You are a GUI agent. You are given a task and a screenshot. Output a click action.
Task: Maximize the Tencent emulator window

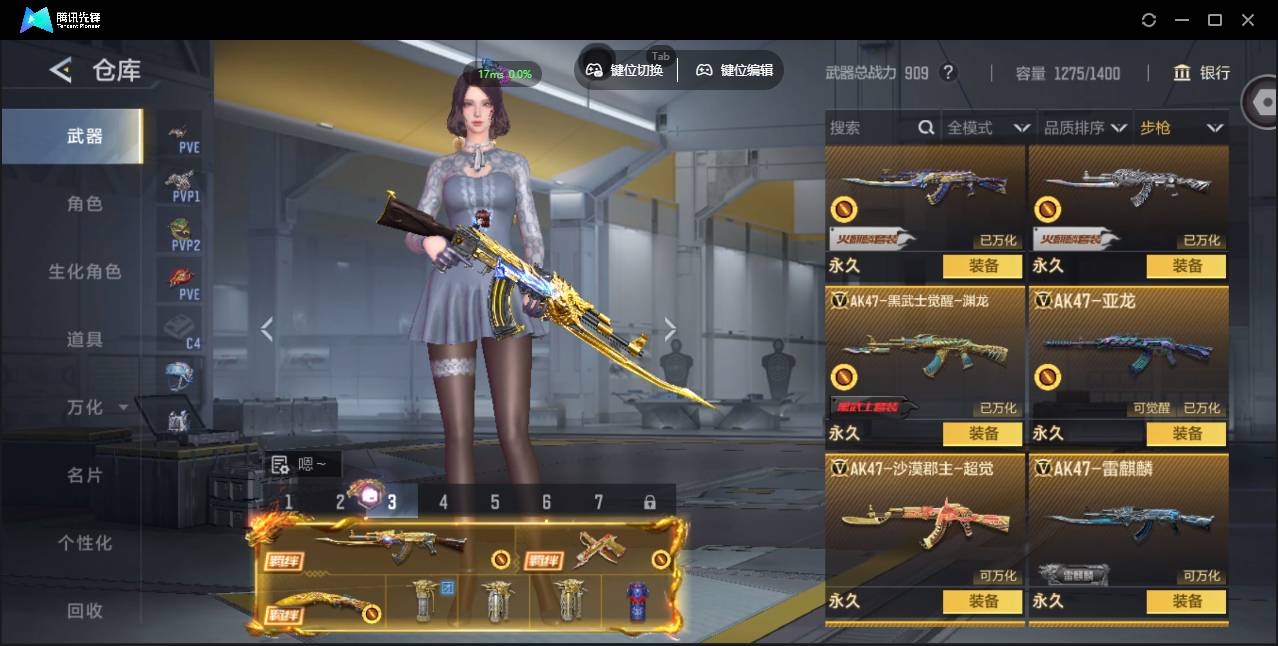point(1215,20)
